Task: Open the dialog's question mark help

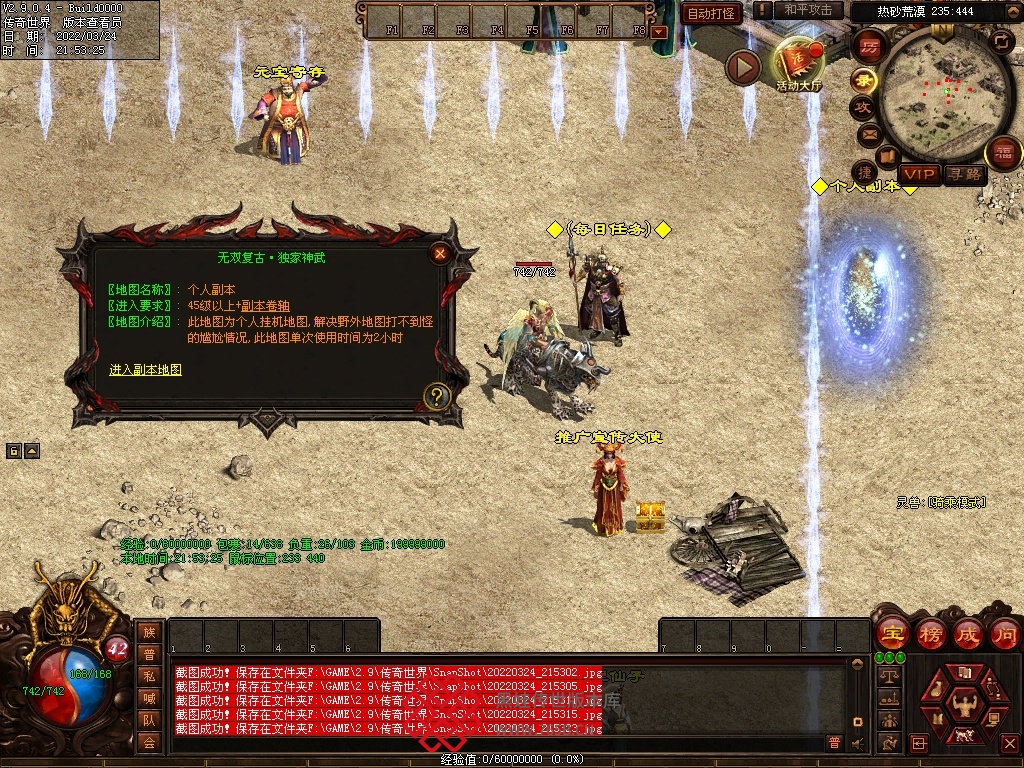Action: click(x=435, y=397)
